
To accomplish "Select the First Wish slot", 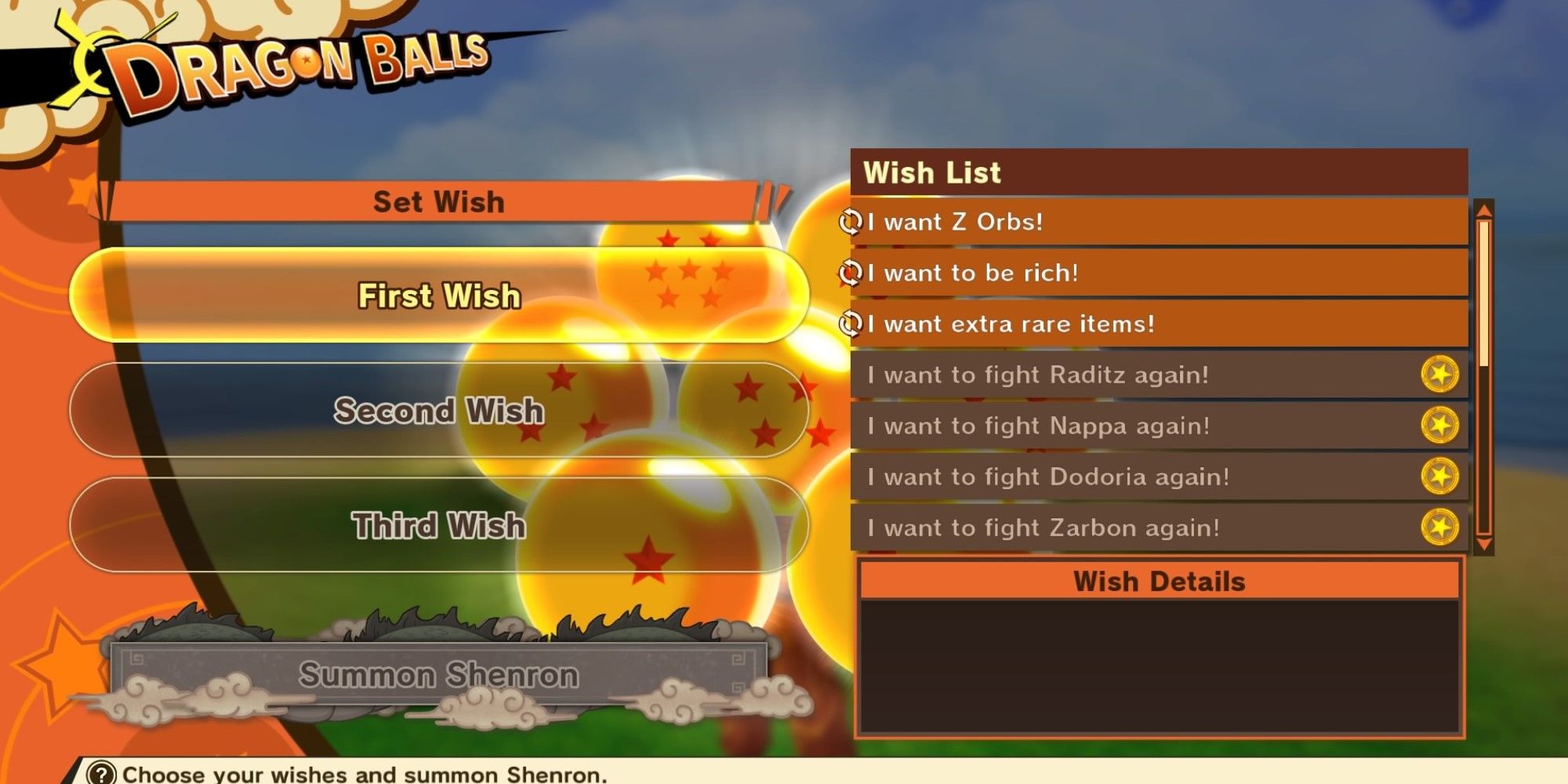I will coord(439,296).
